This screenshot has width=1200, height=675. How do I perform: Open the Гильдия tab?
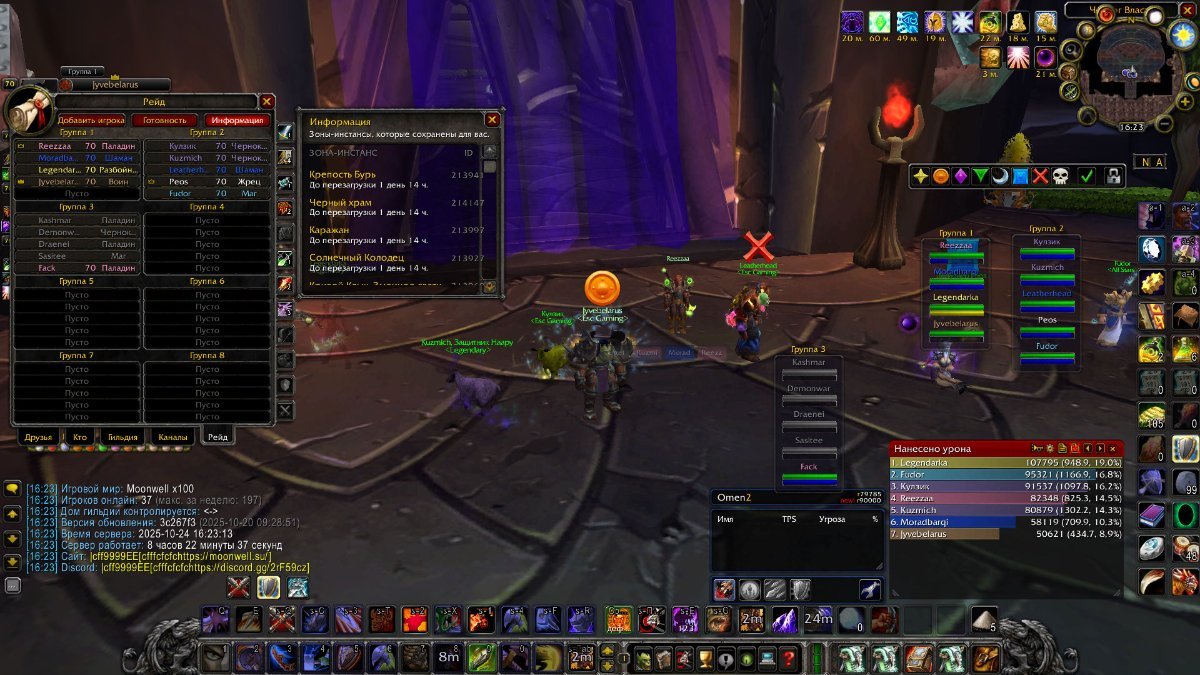(122, 437)
